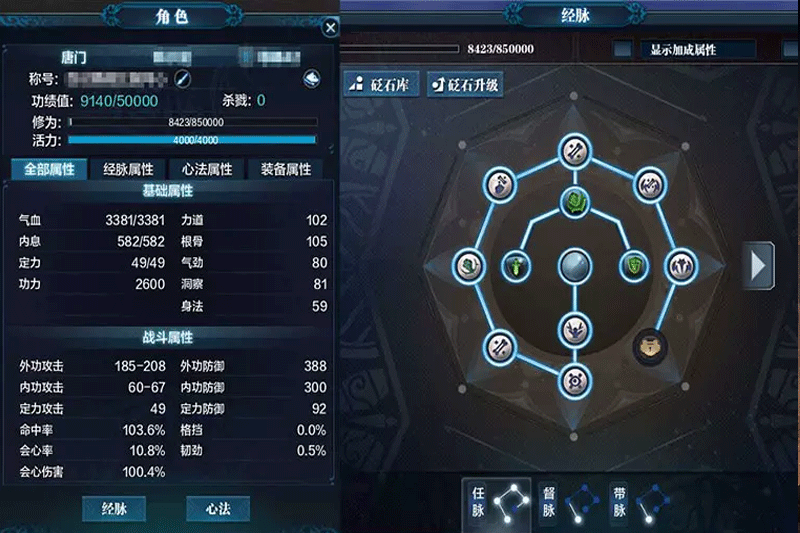
Task: Open the 砭石库 stone library
Action: [381, 84]
